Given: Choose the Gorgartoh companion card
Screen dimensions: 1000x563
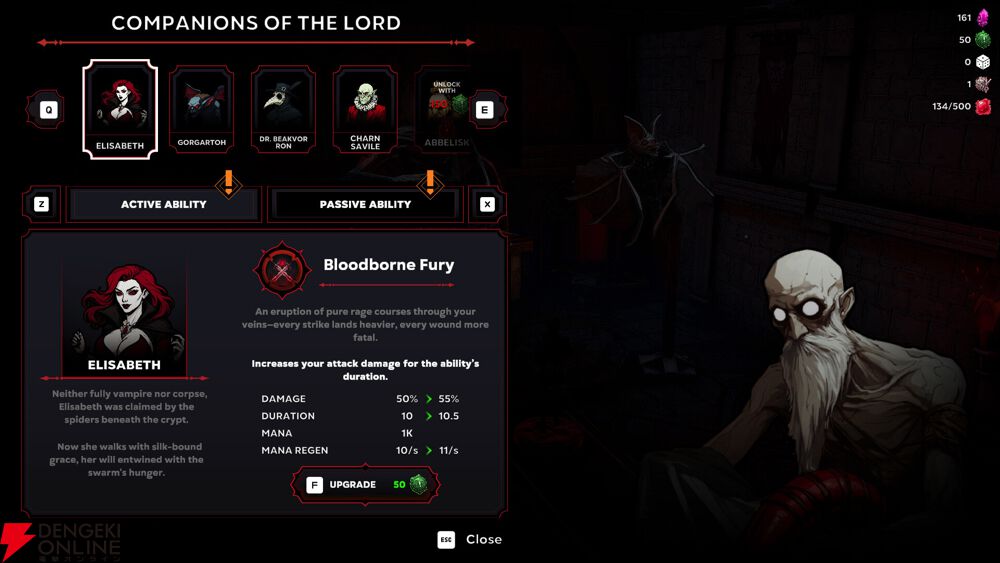Looking at the screenshot, I should tap(202, 109).
